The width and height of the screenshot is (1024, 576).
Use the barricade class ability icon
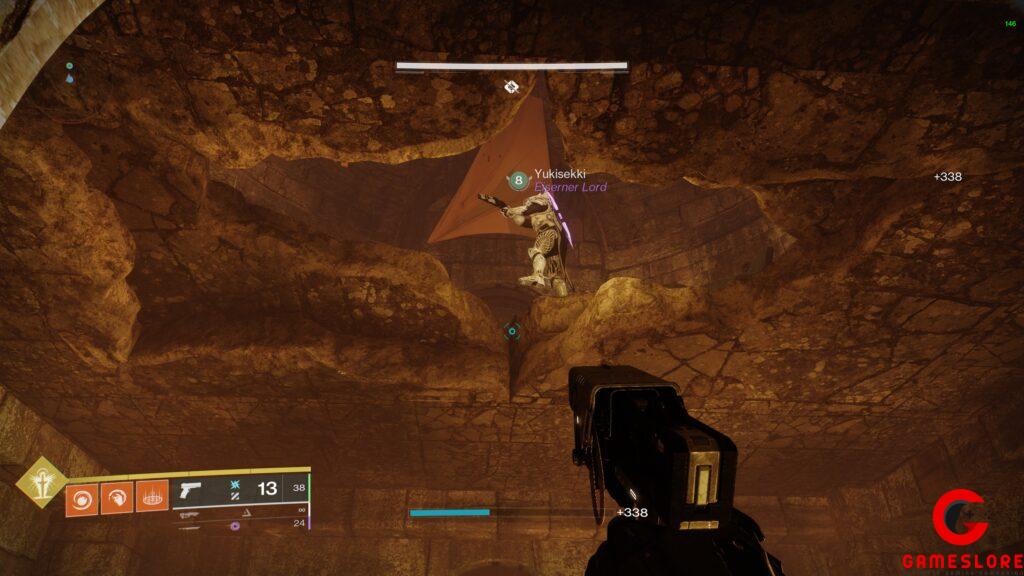tap(152, 497)
